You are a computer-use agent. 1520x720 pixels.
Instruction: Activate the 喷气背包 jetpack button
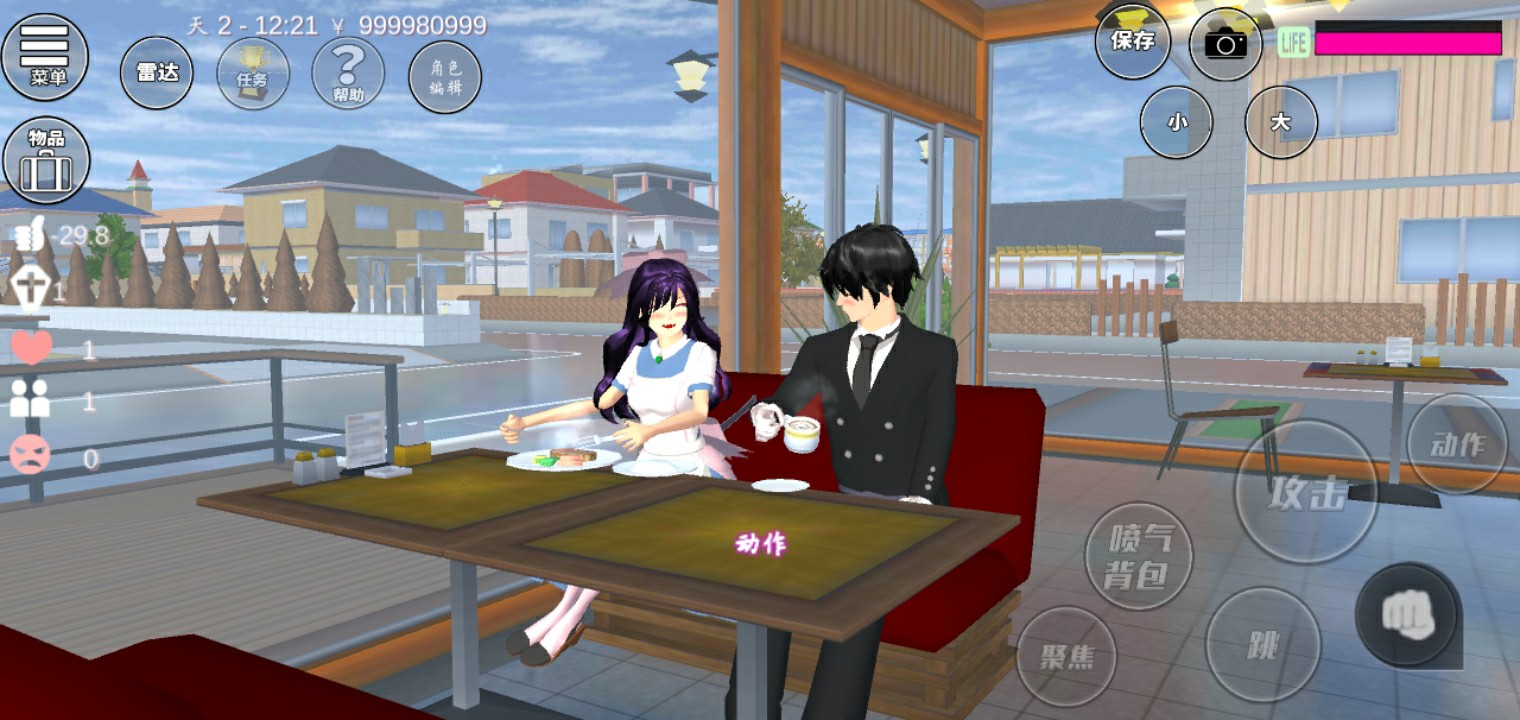point(1138,556)
